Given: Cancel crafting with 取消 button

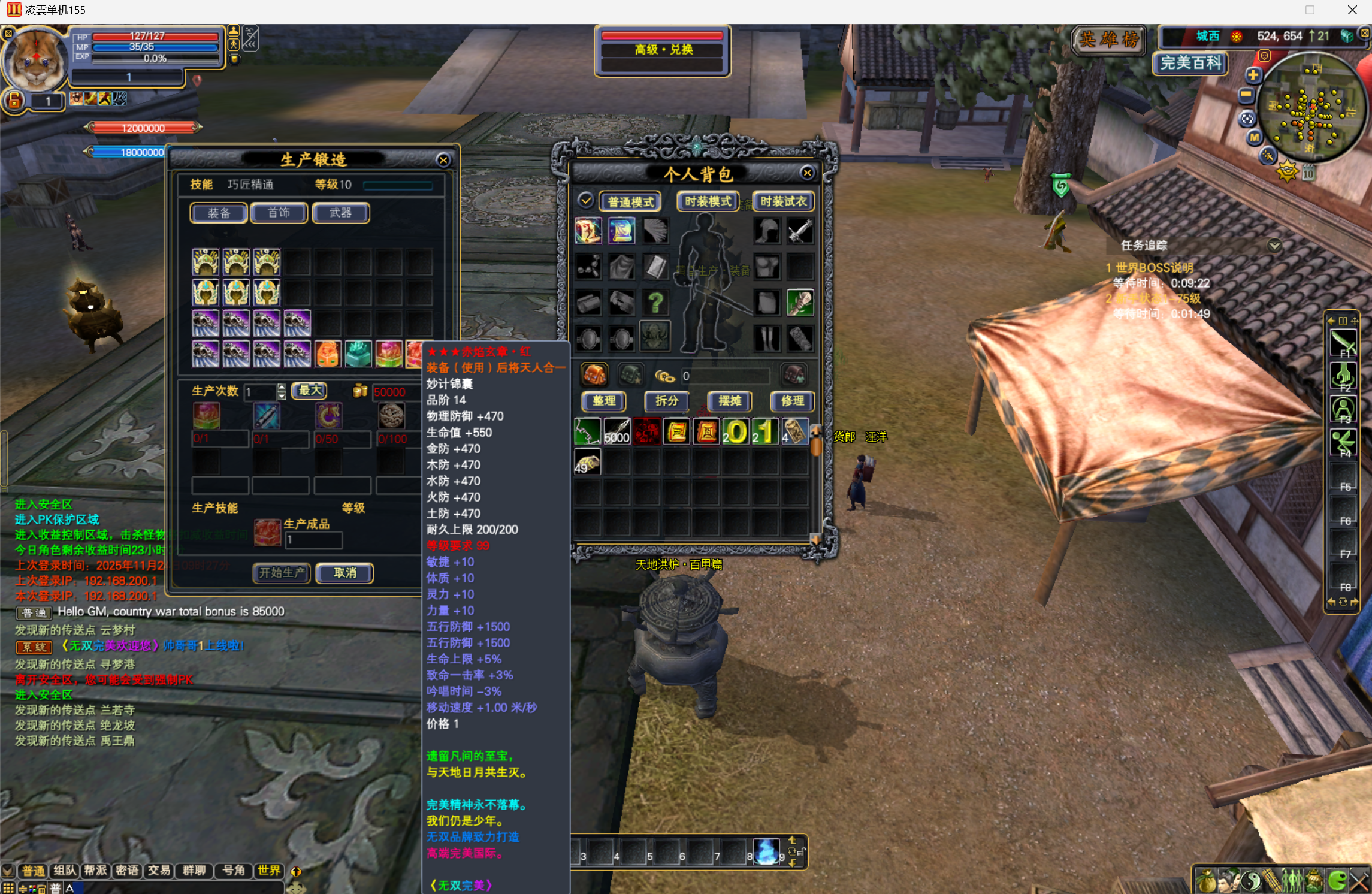Looking at the screenshot, I should (x=344, y=573).
